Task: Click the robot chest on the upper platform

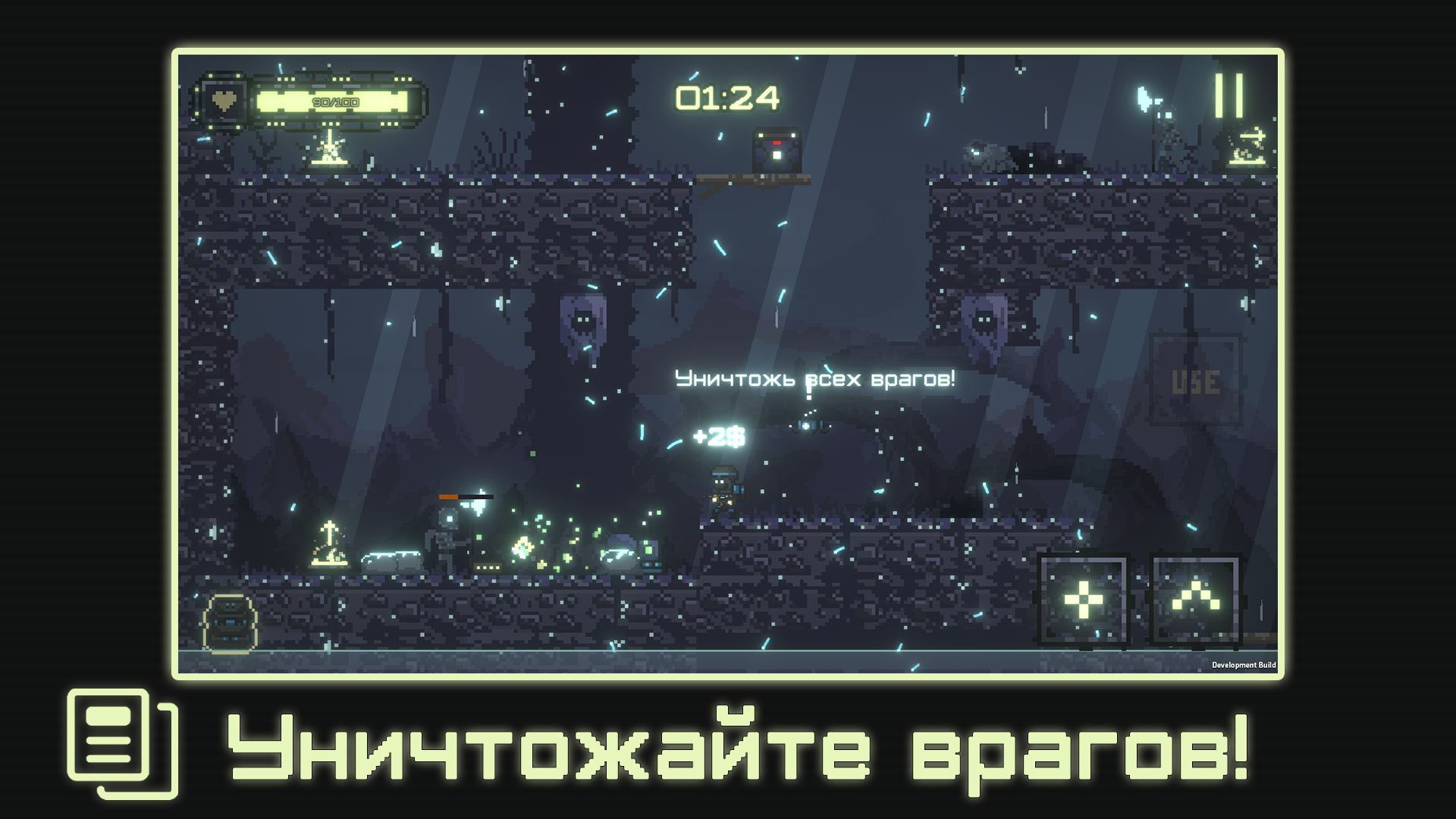Action: click(x=777, y=149)
